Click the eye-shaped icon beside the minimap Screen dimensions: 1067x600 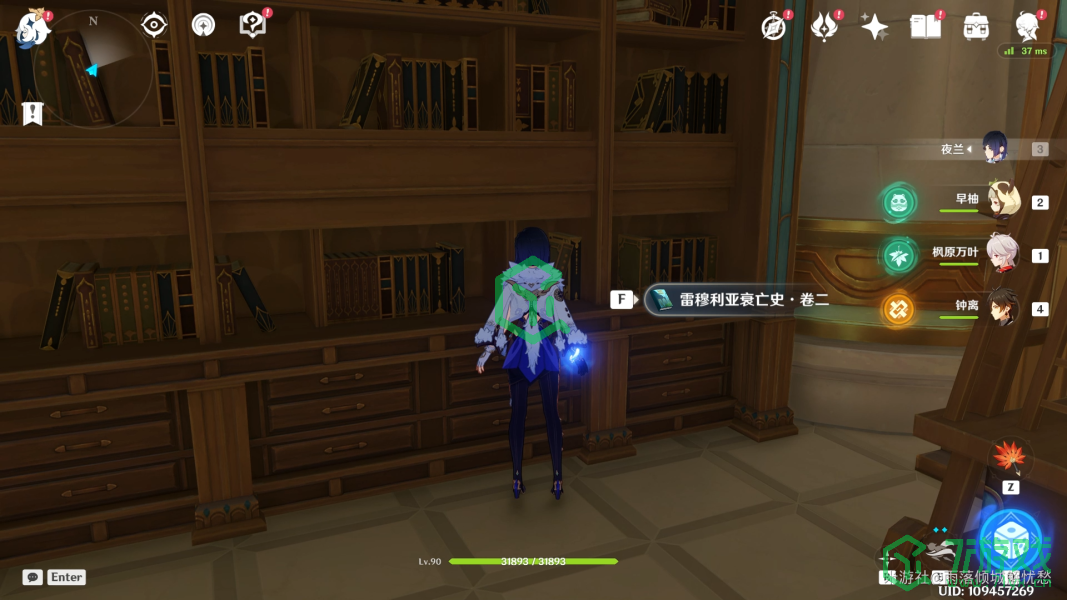click(154, 25)
